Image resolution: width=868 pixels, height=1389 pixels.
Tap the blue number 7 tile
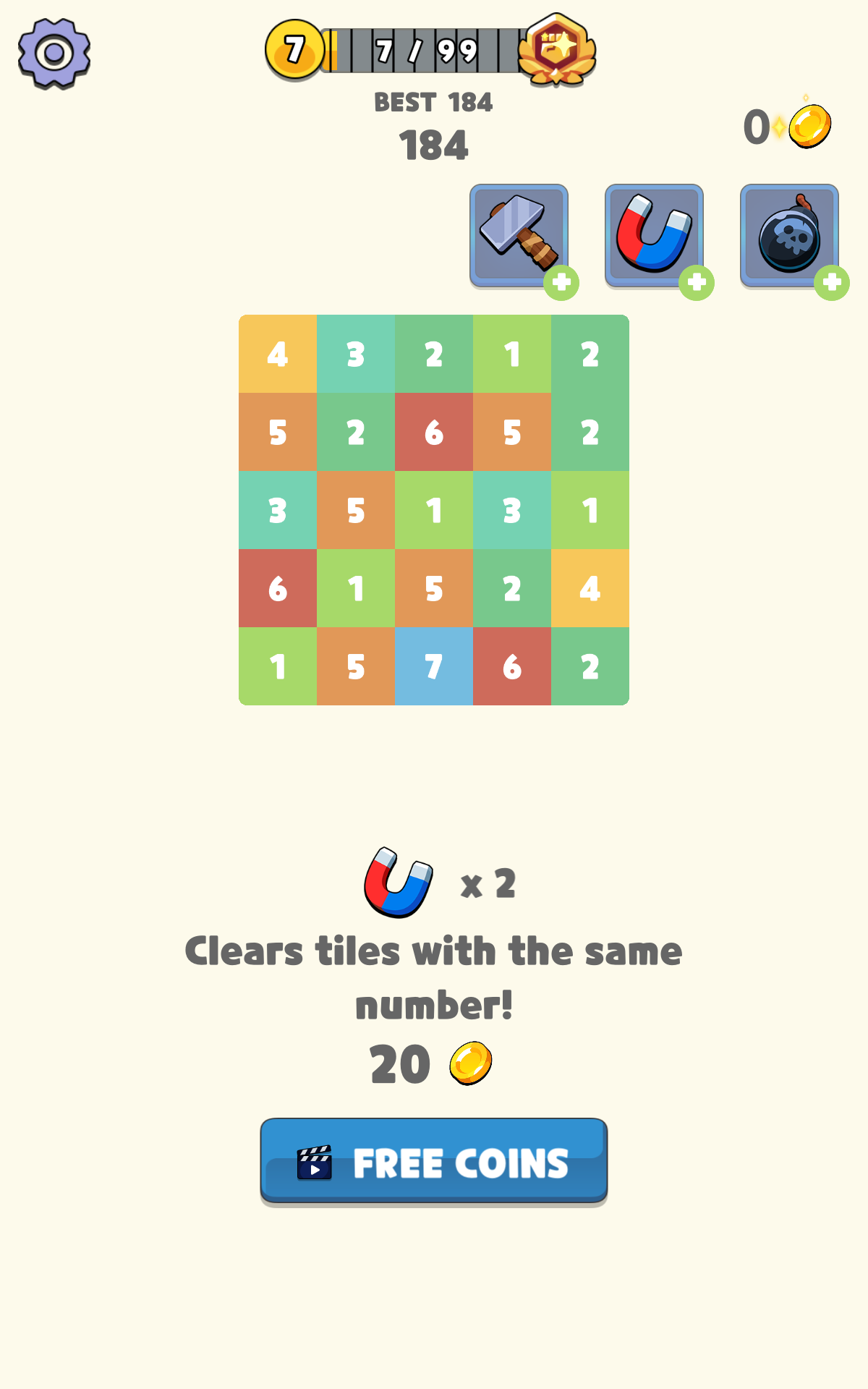coord(434,666)
